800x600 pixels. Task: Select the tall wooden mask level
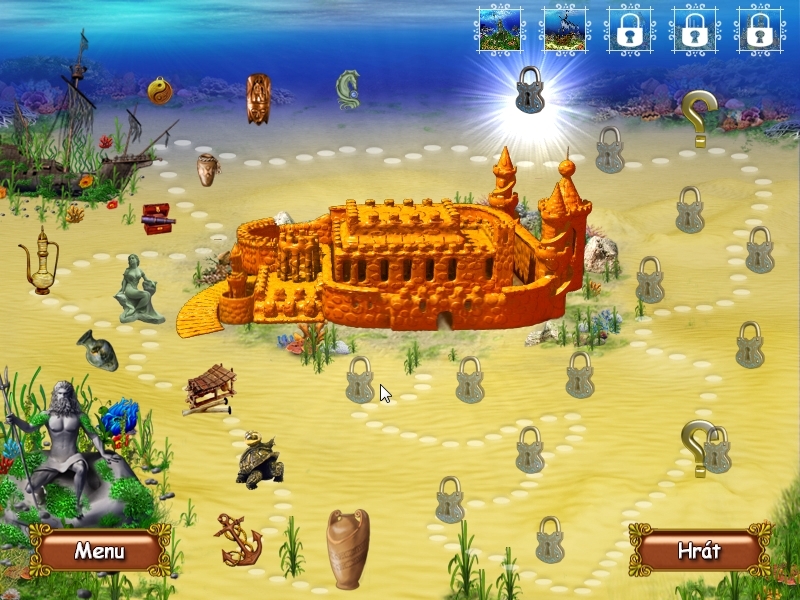[258, 99]
